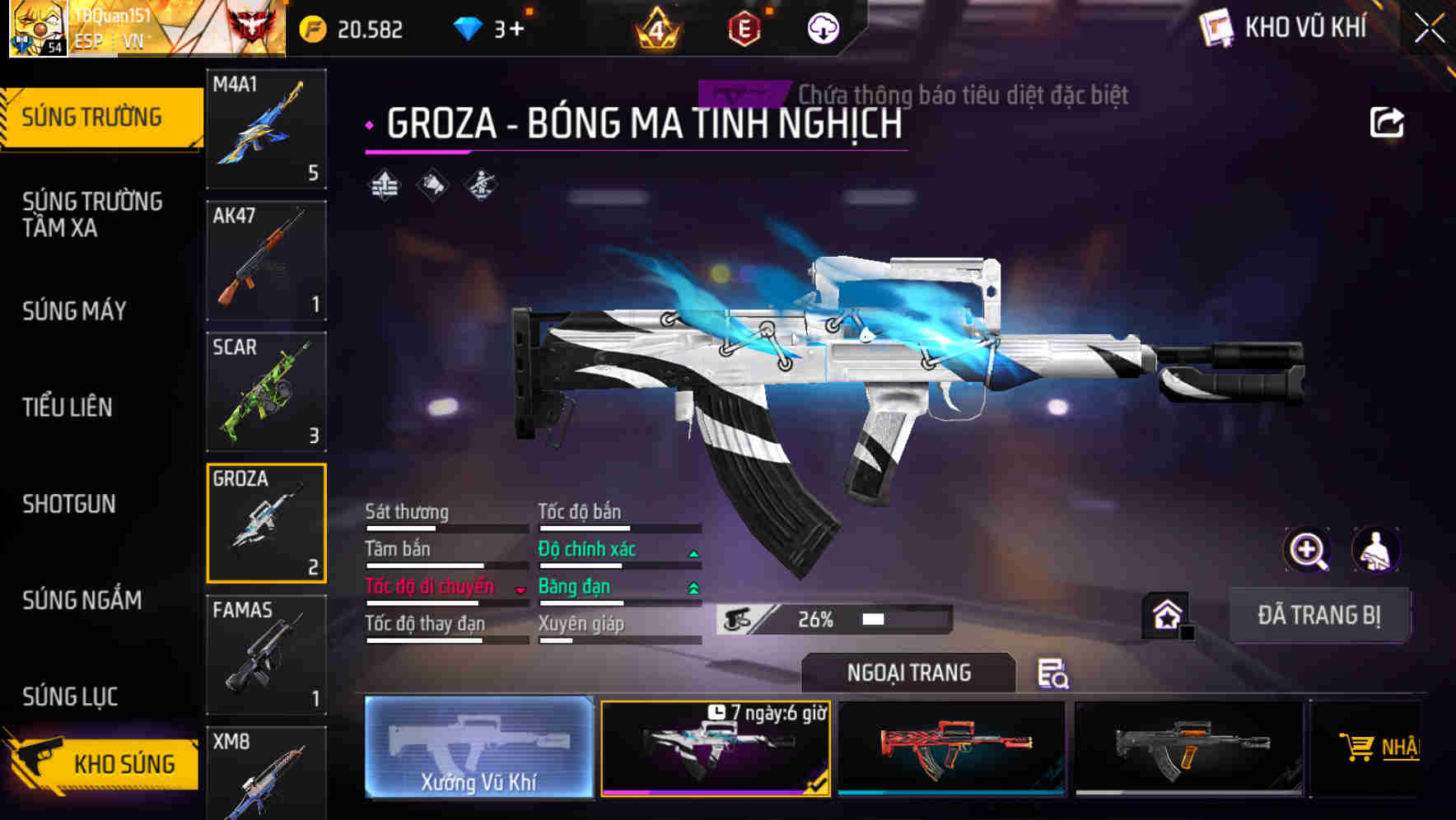Click the red down arrow next to Tốc độ di chuyển
Image resolution: width=1456 pixels, height=820 pixels.
tap(521, 587)
